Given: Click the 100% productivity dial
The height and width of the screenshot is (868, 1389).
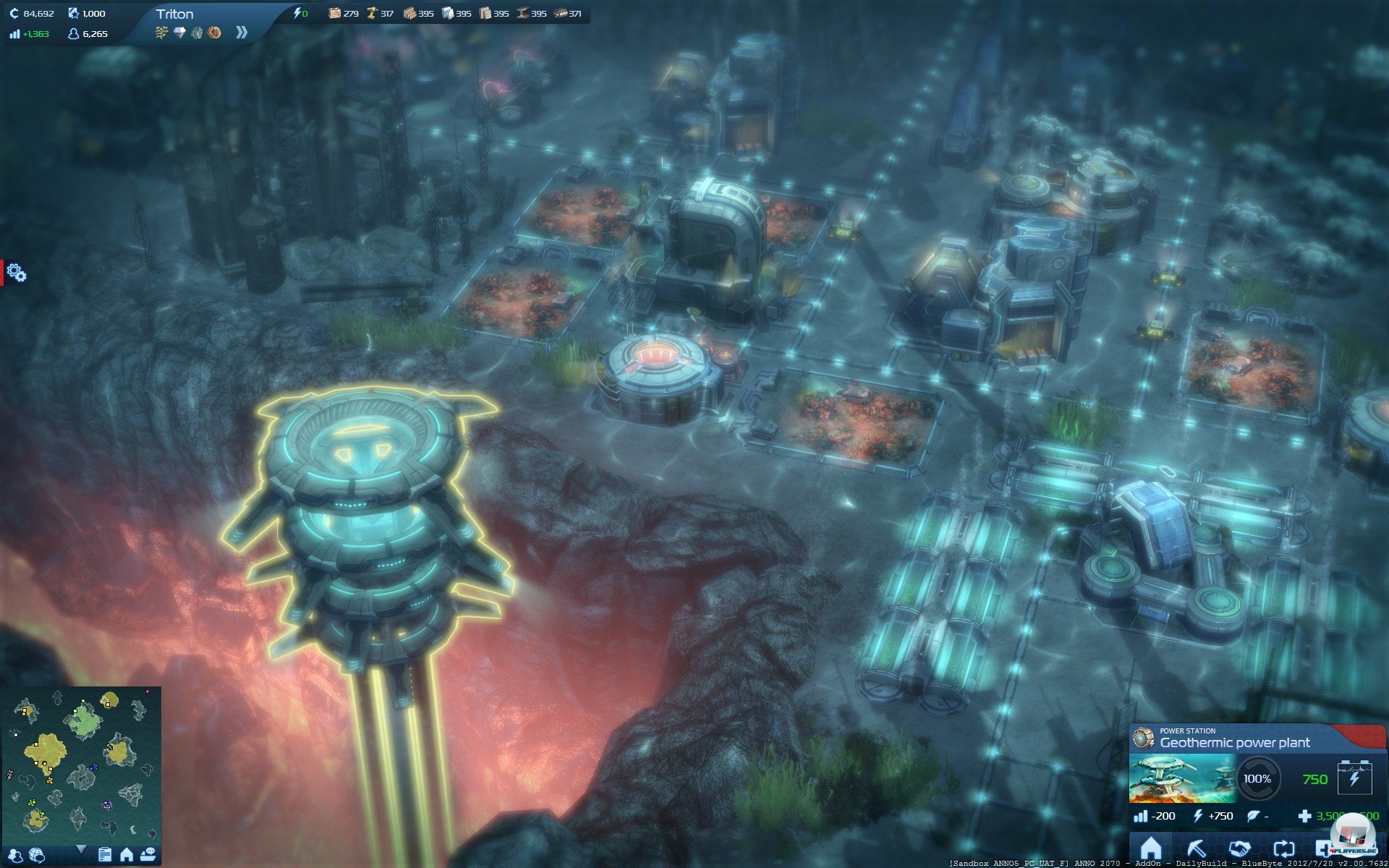Looking at the screenshot, I should point(1257,779).
